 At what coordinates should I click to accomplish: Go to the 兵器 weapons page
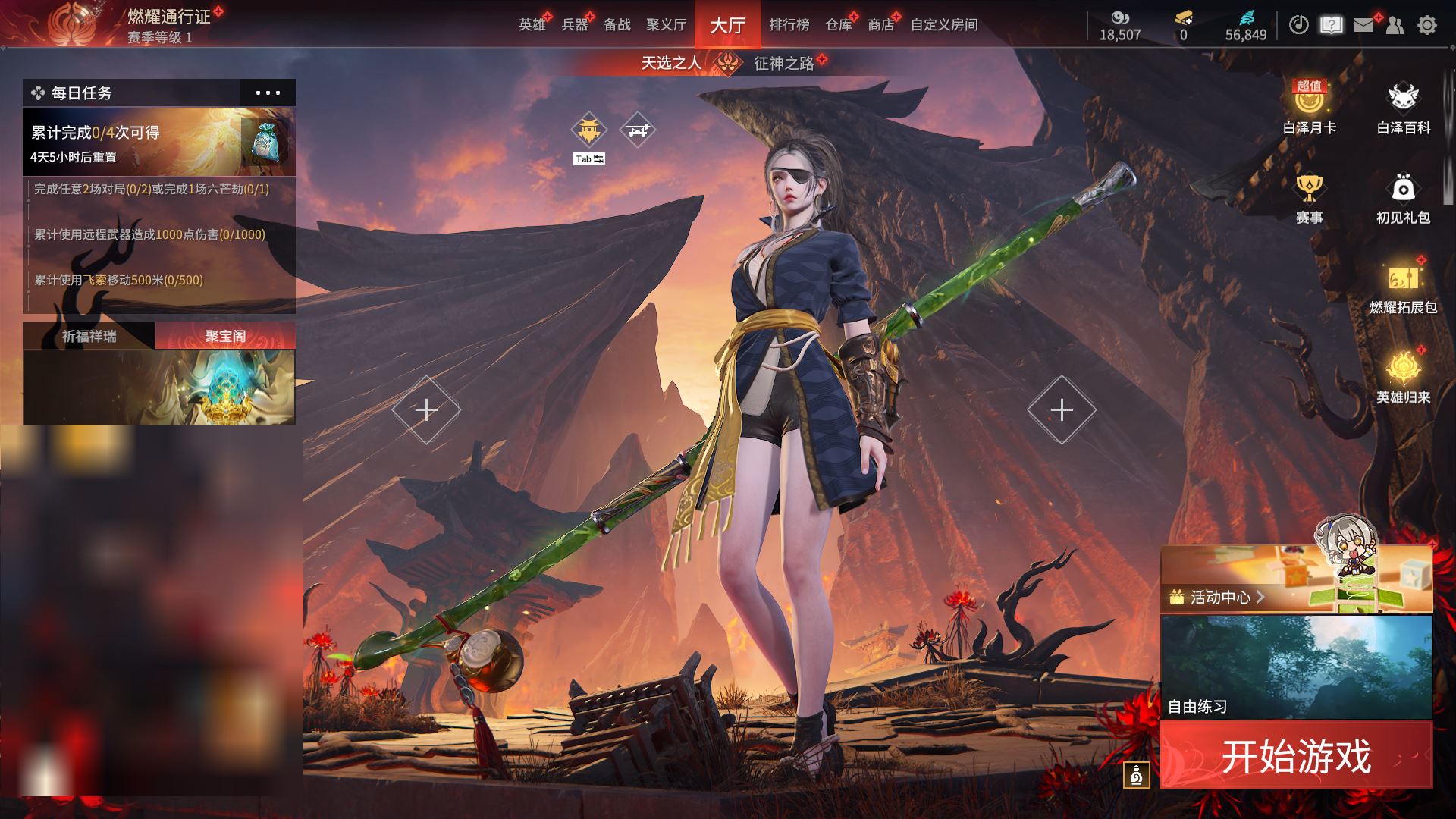tap(574, 25)
